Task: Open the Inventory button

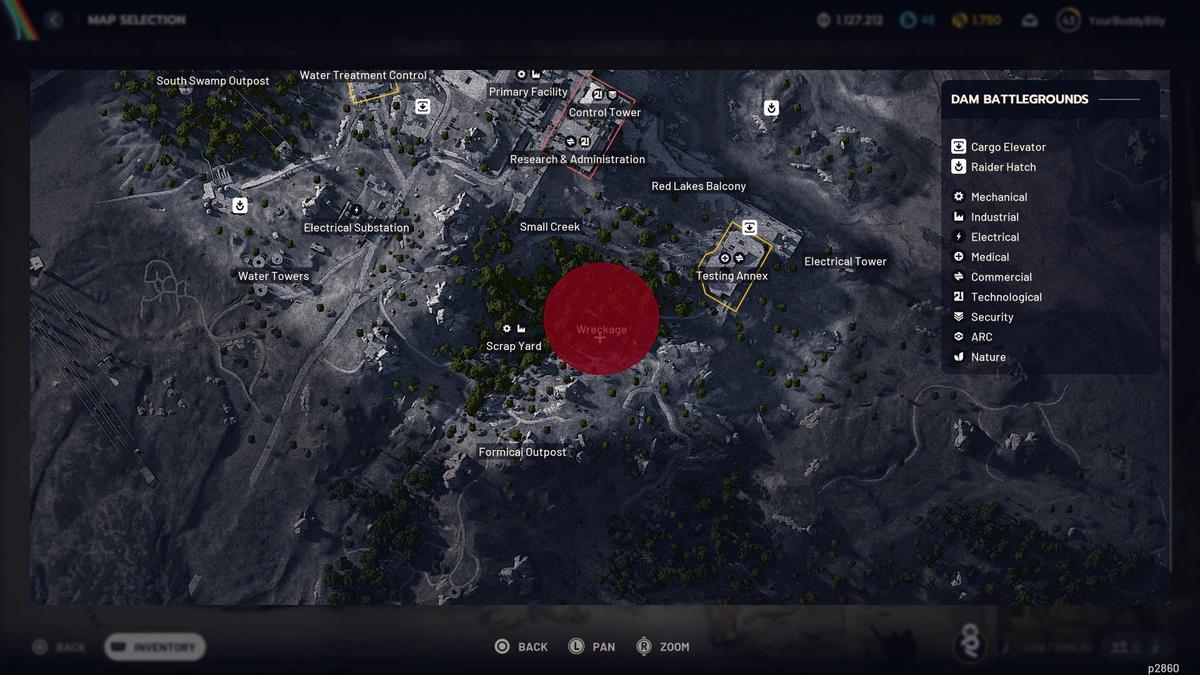Action: 155,647
